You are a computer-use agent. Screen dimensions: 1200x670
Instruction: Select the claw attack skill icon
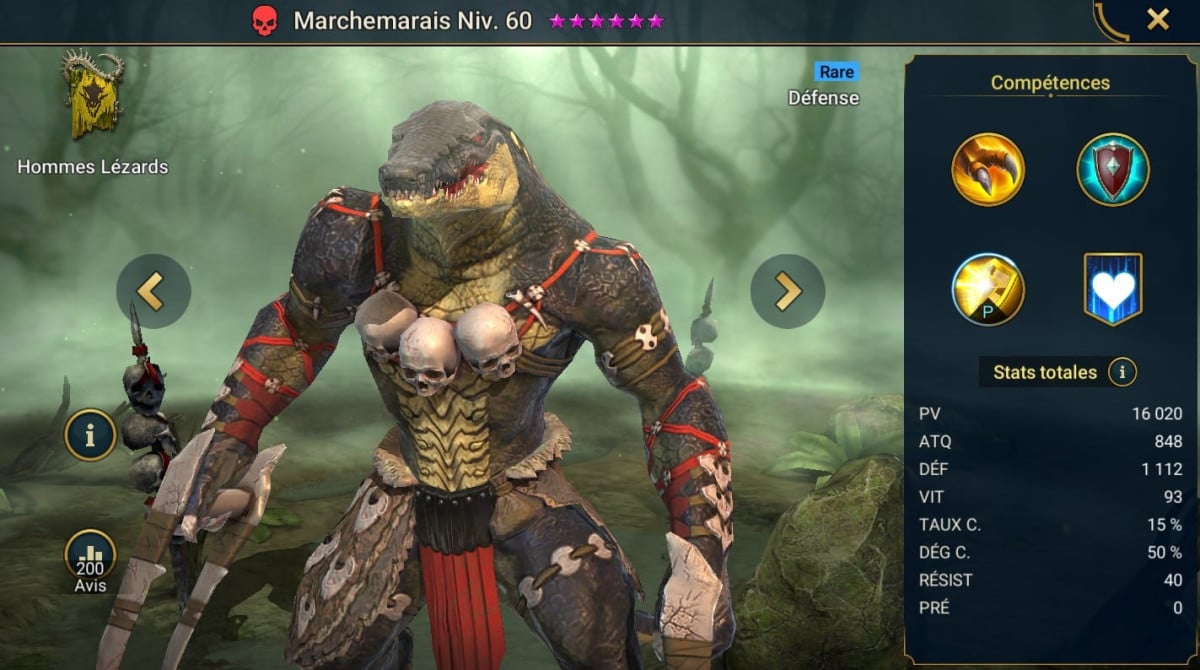[x=988, y=170]
